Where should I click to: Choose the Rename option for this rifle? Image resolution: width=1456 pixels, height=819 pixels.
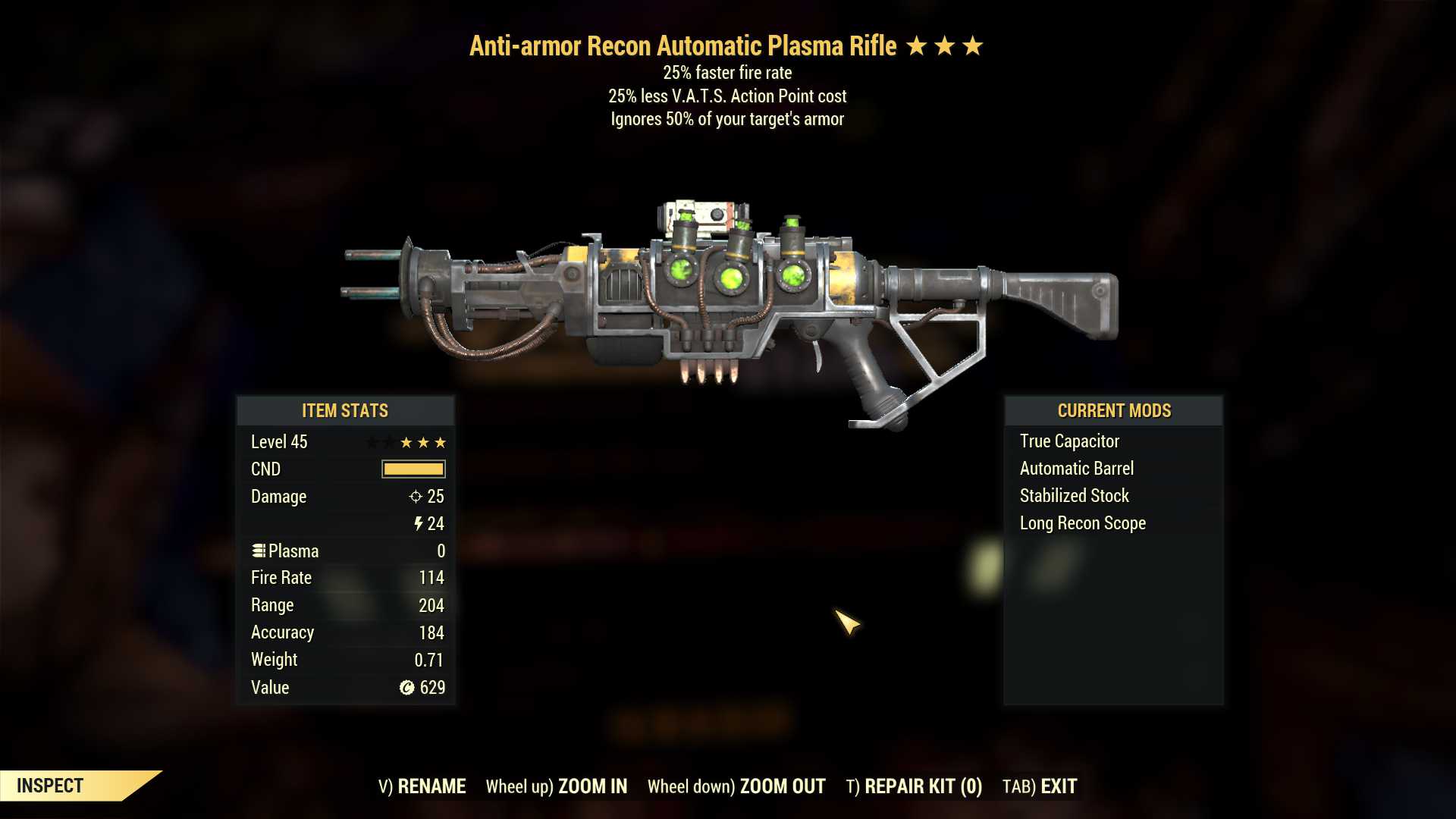tap(422, 786)
